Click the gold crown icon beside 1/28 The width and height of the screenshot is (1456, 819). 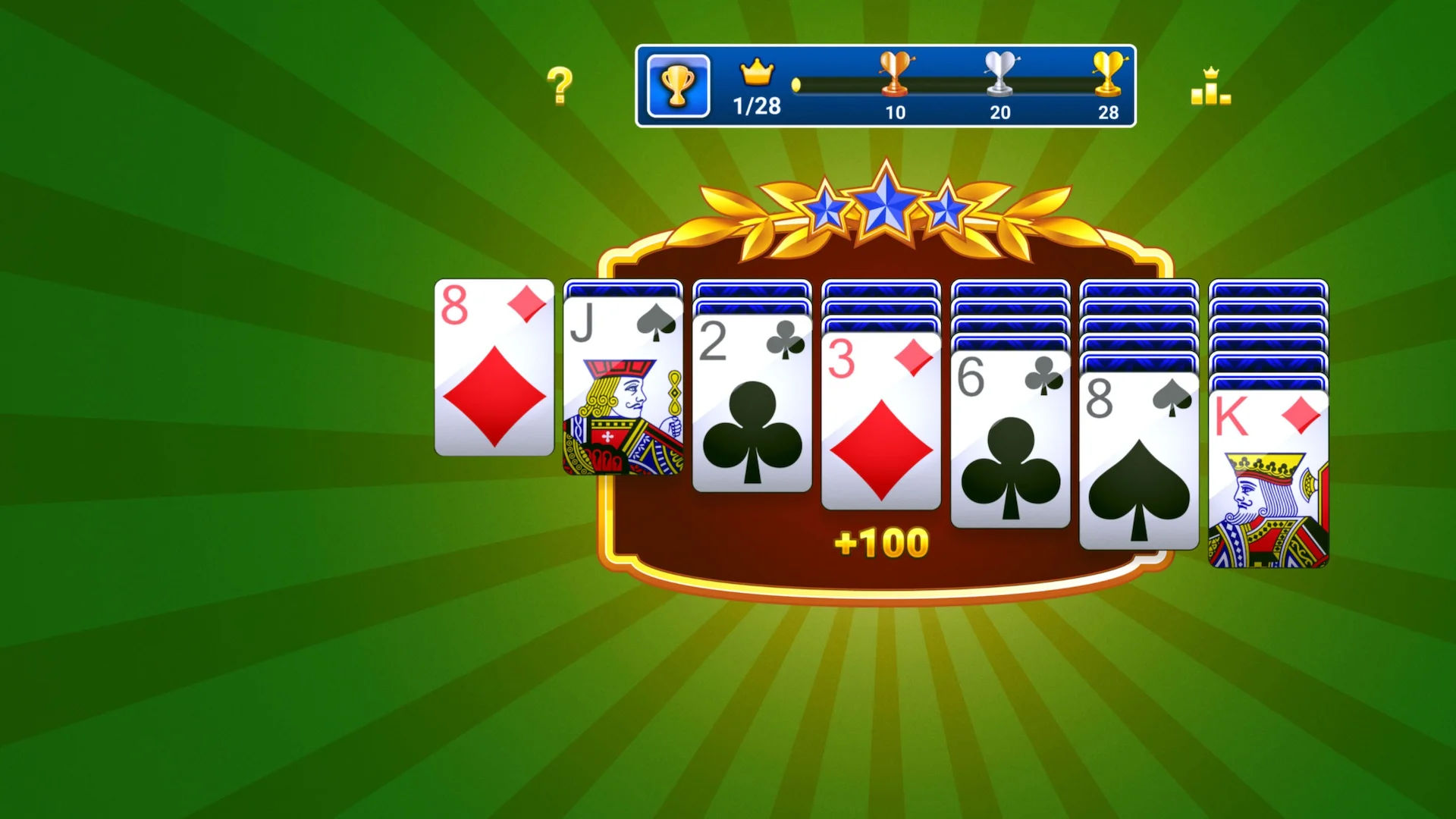(x=755, y=74)
